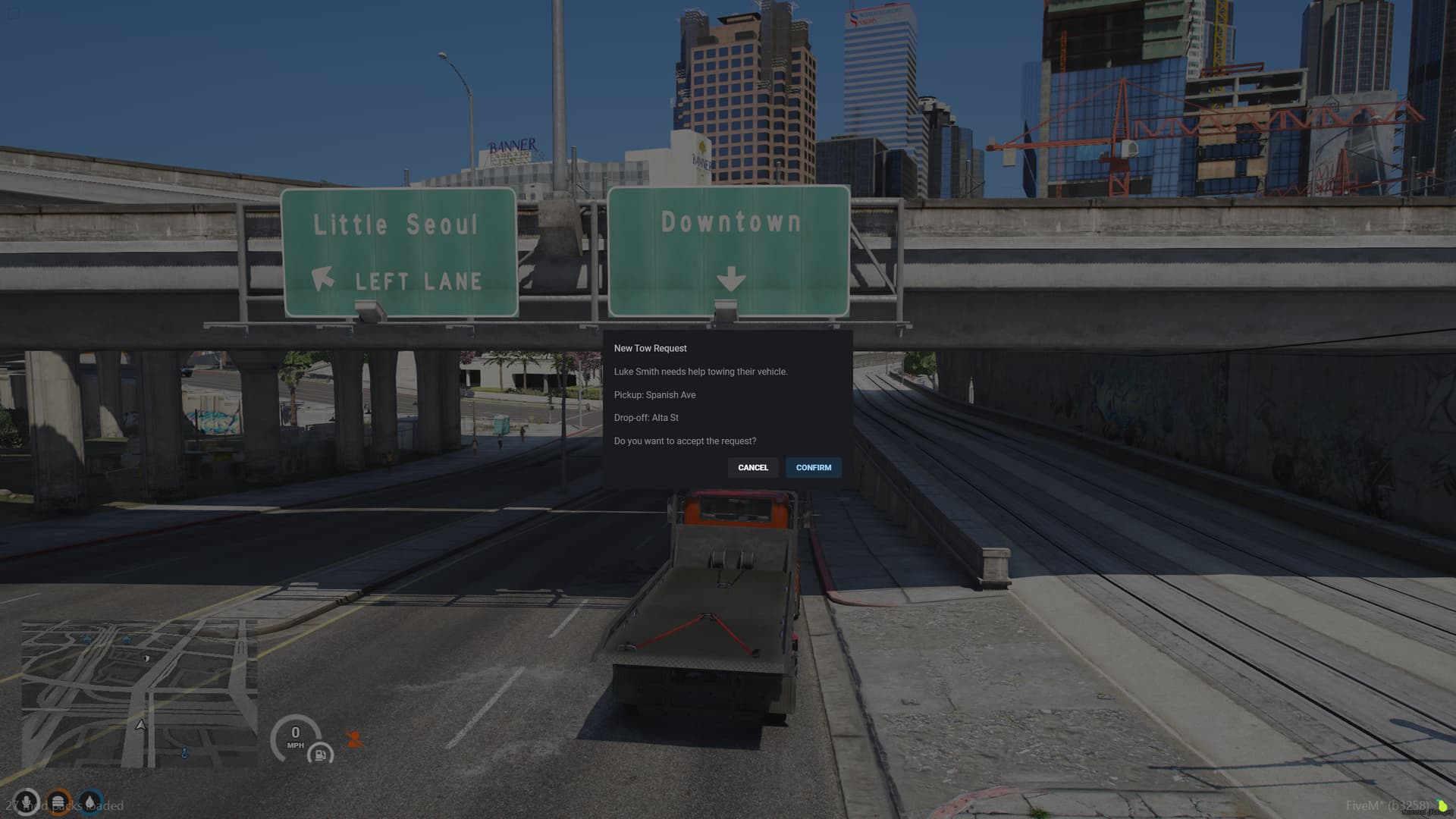Click the FiveM pear logo watermark
The image size is (1456, 819).
1442,805
